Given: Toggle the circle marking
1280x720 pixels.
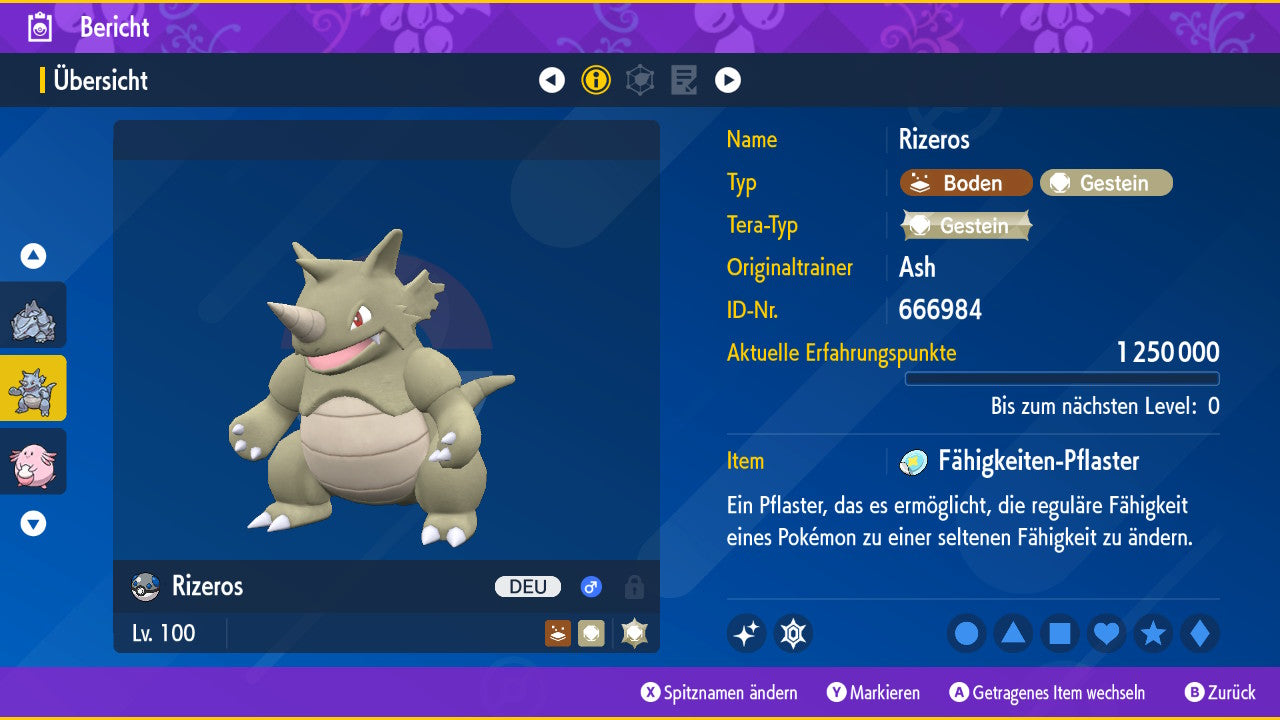Looking at the screenshot, I should pyautogui.click(x=967, y=633).
